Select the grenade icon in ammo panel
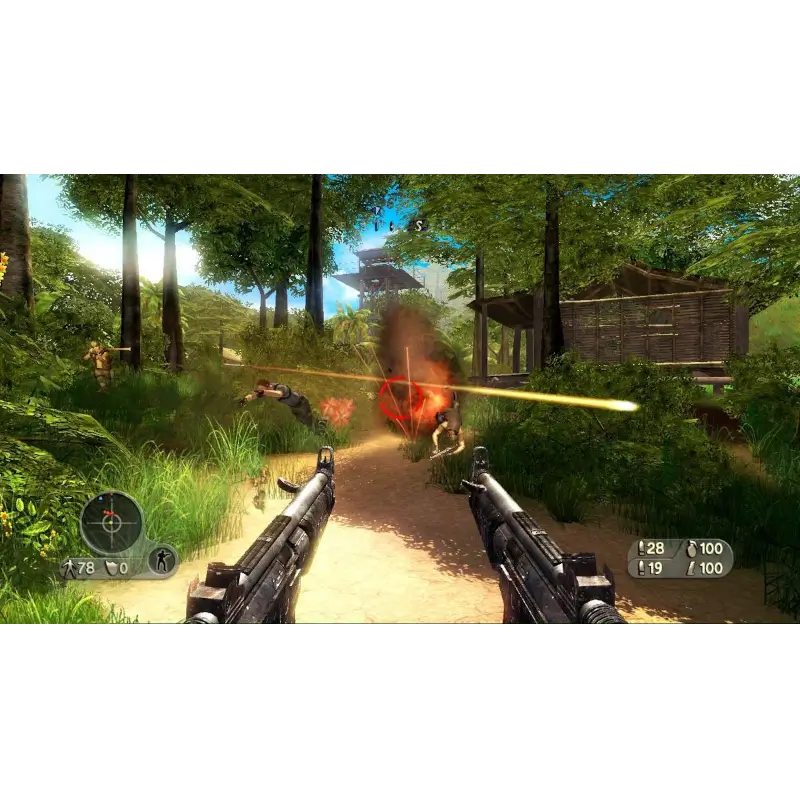800x800 pixels. [690, 548]
